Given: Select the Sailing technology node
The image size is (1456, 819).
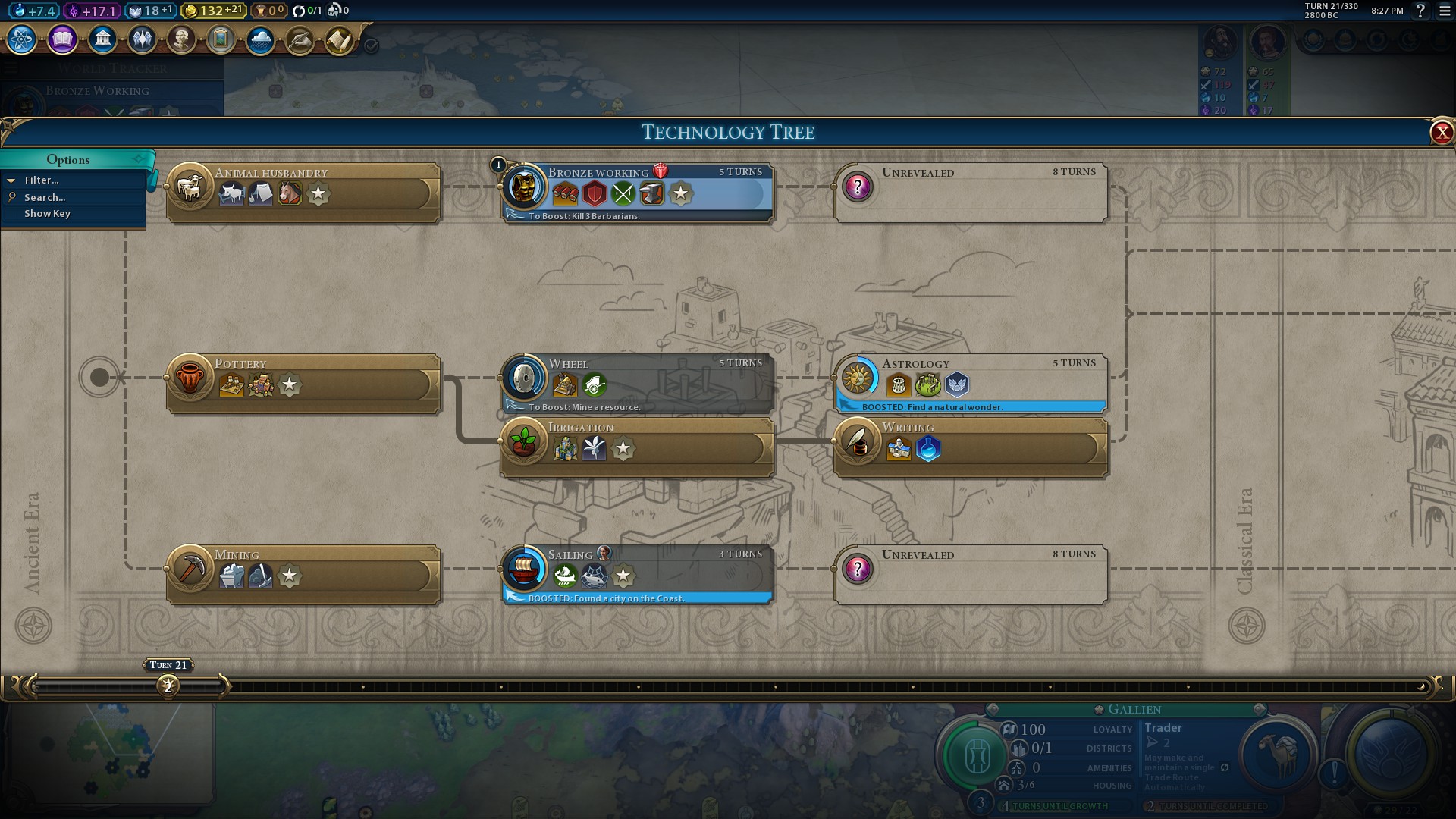Looking at the screenshot, I should [x=637, y=574].
